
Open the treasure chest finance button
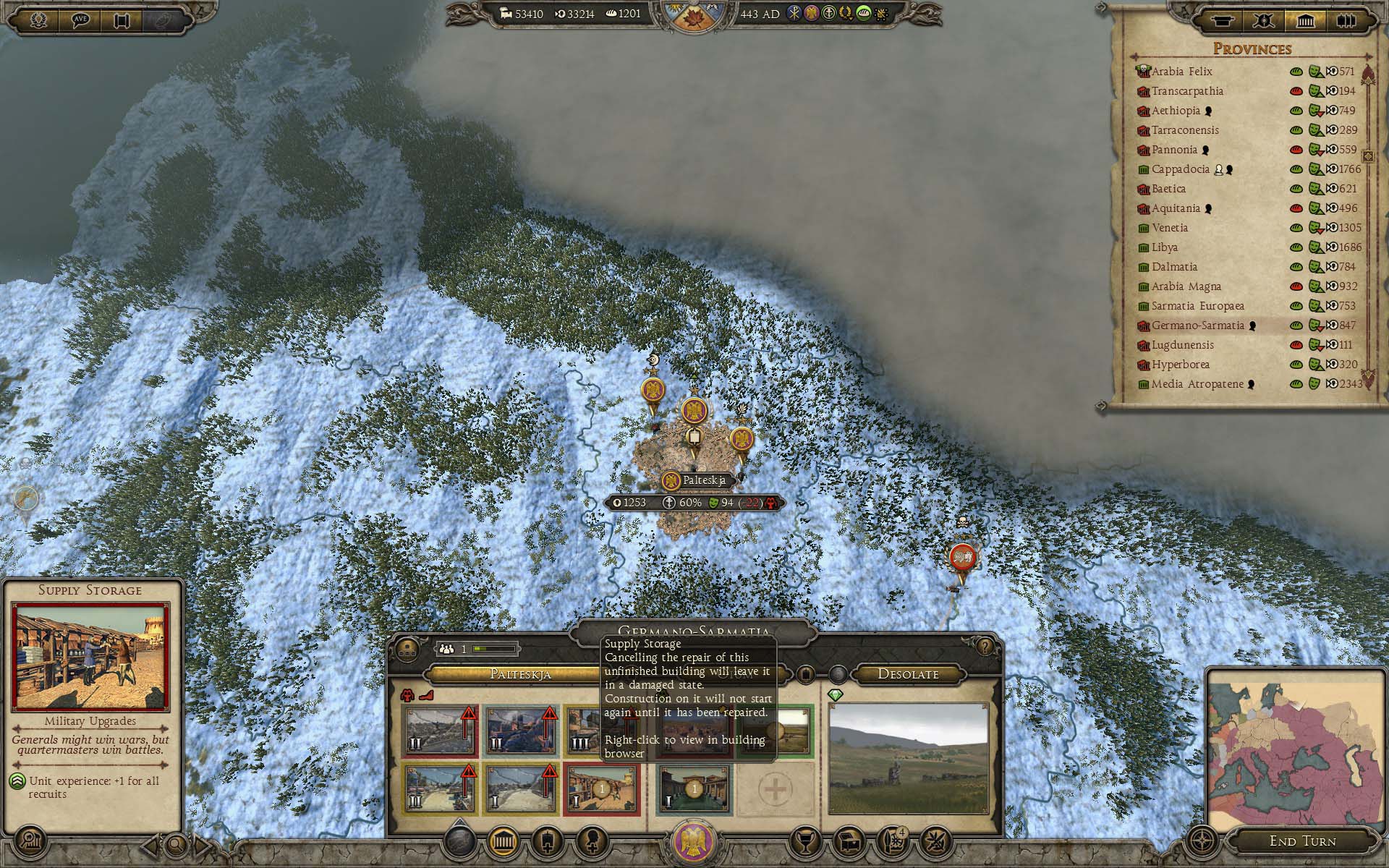point(848,841)
